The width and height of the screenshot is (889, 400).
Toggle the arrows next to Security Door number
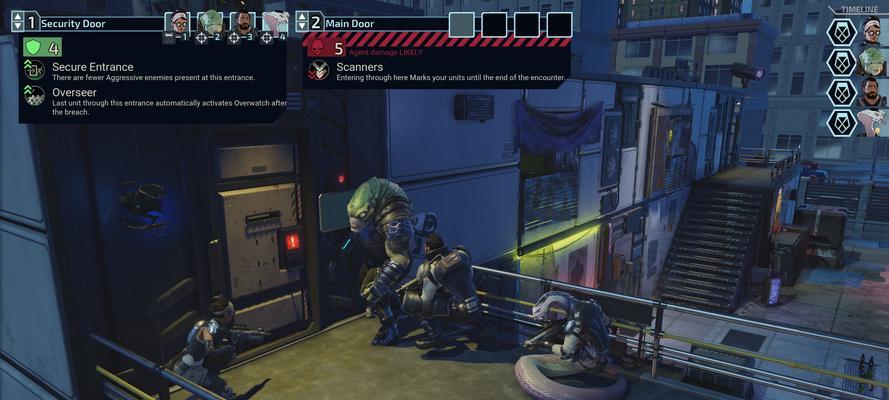[x=17, y=22]
